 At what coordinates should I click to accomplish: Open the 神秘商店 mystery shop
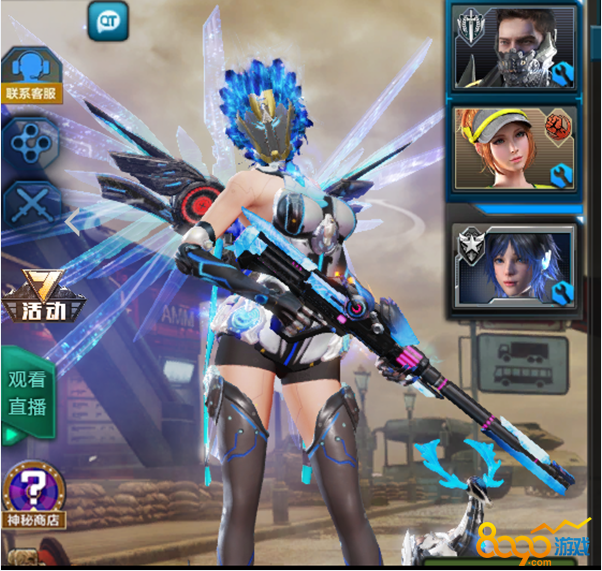[35, 498]
